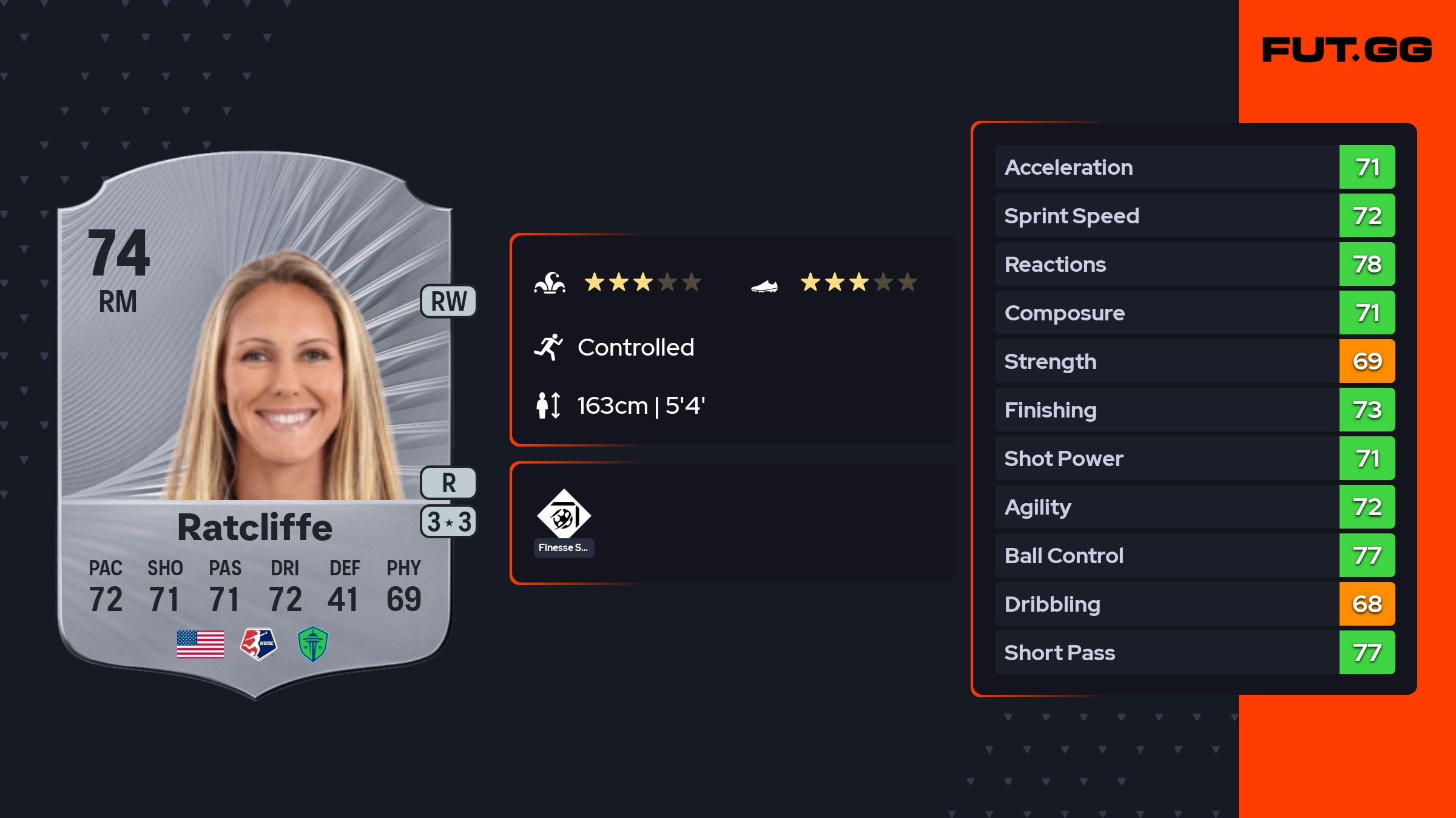This screenshot has width=1456, height=818.
Task: Choose the Short Pass stat row
Action: coord(1194,653)
